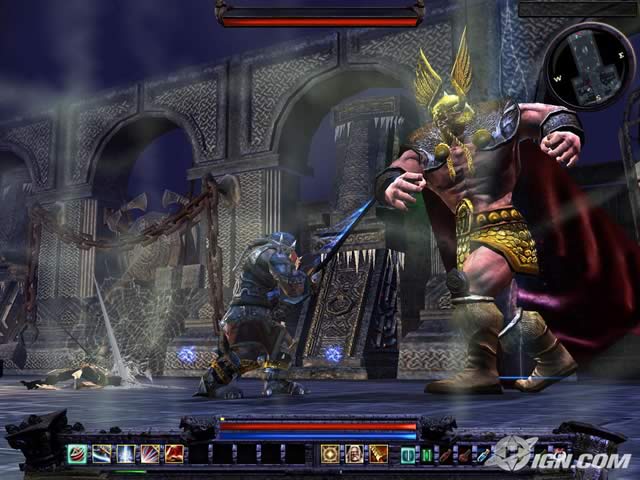Screen dimensions: 640x480
Task: Use the golden diagonal blade skill
Action: (x=378, y=453)
